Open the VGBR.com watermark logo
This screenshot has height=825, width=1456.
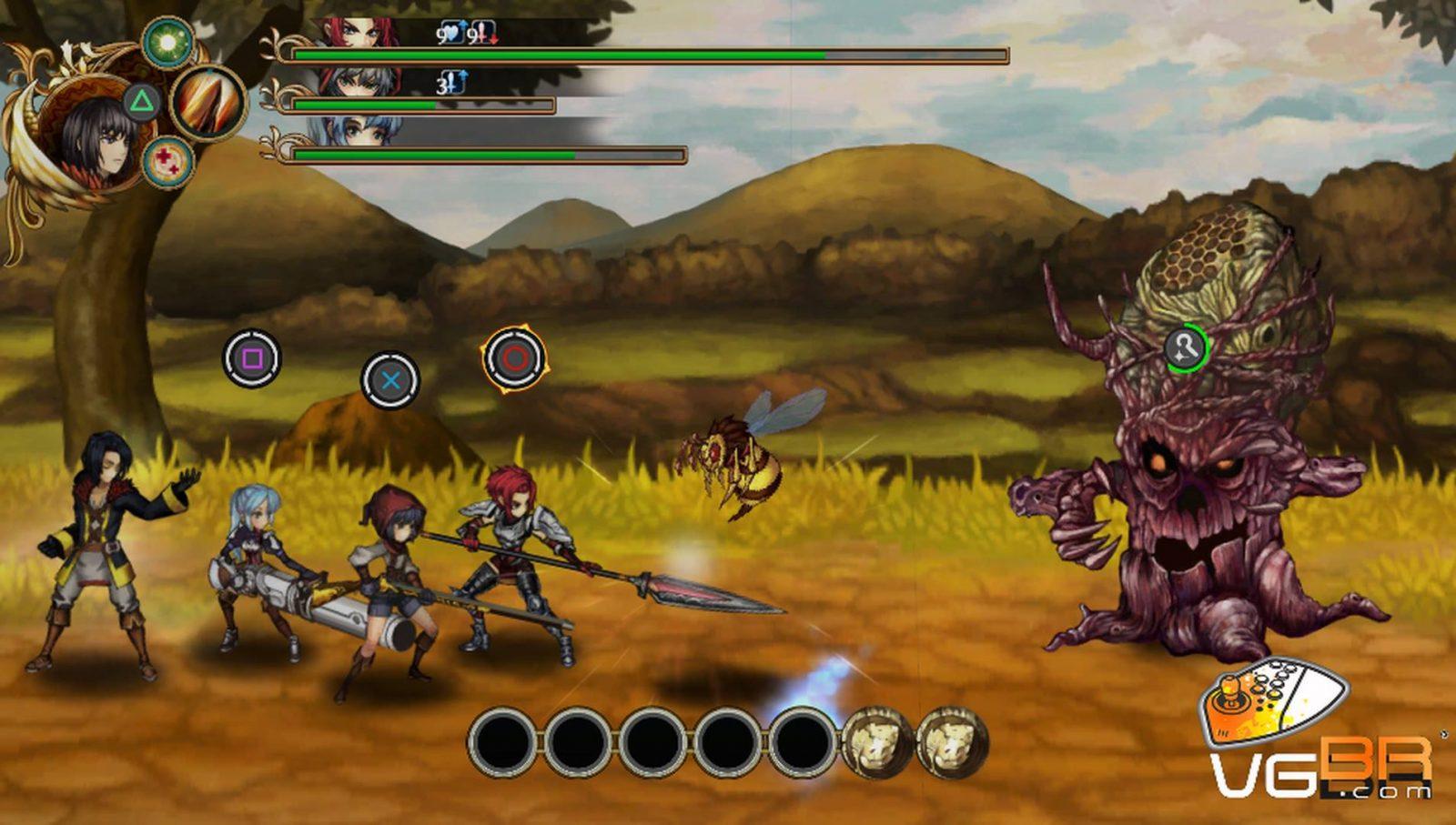(1319, 746)
